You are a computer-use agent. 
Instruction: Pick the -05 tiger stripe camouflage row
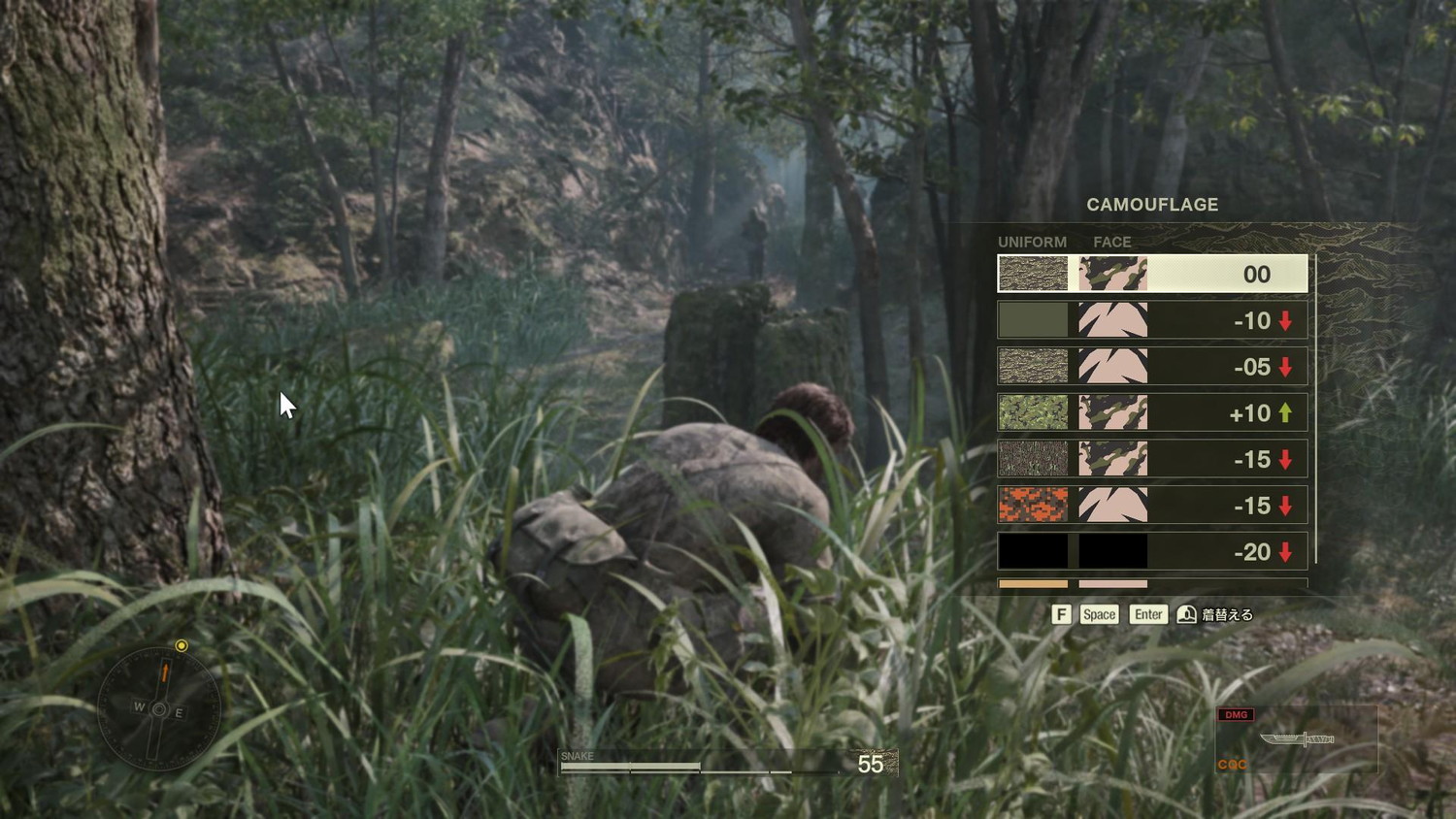pos(1152,367)
